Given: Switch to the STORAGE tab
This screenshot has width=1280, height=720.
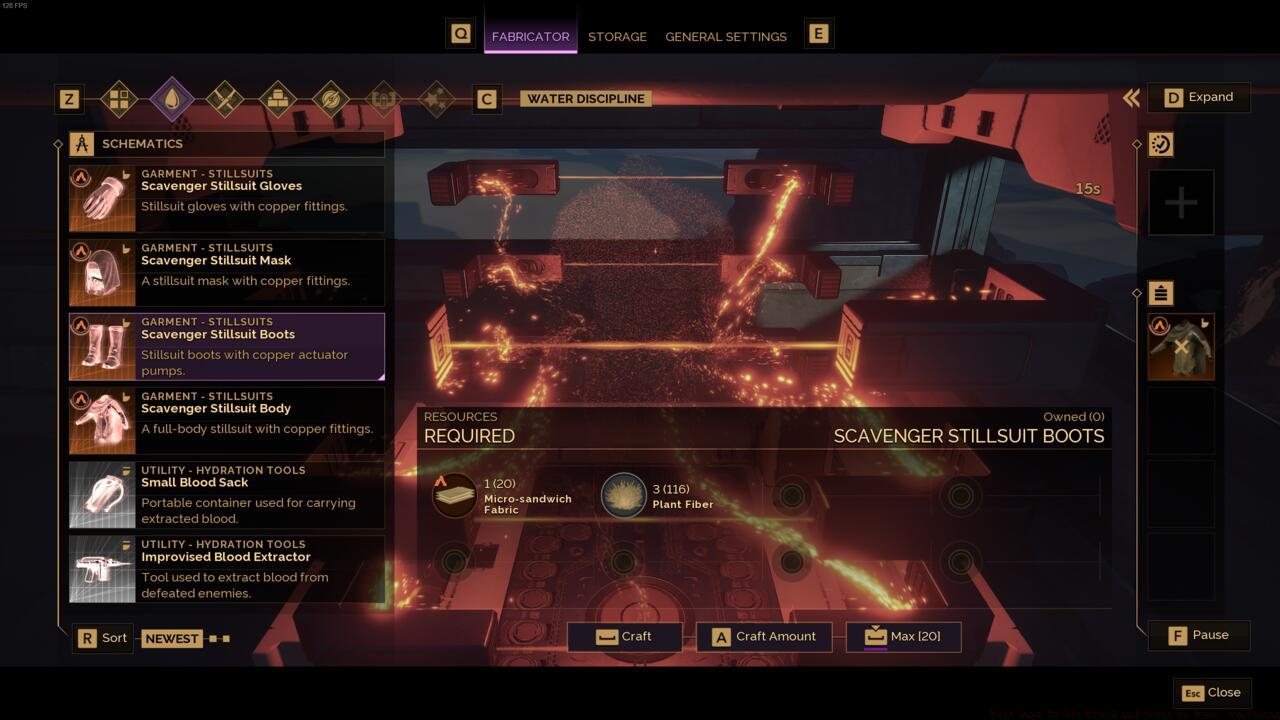Looking at the screenshot, I should [617, 36].
